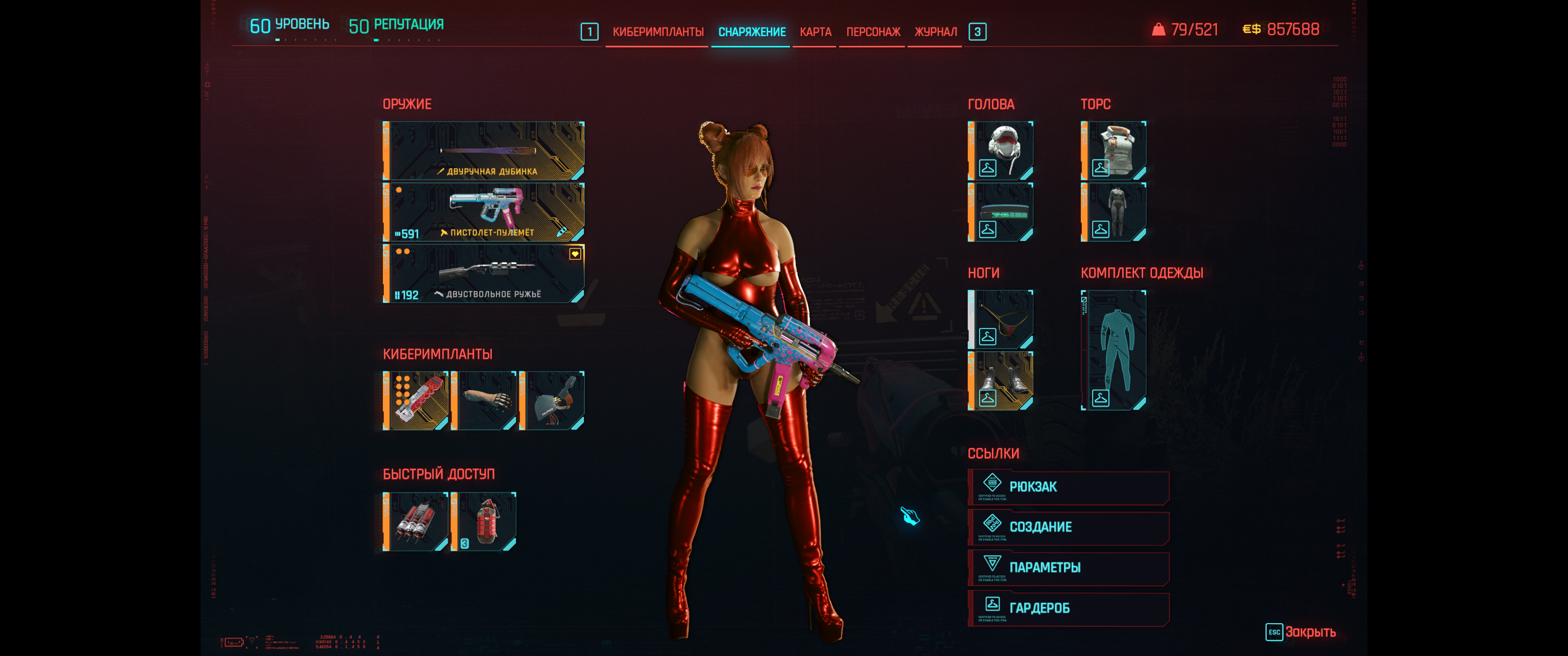Open the Создание crafting link
Screen dimensions: 1568x656
pyautogui.click(x=1068, y=527)
